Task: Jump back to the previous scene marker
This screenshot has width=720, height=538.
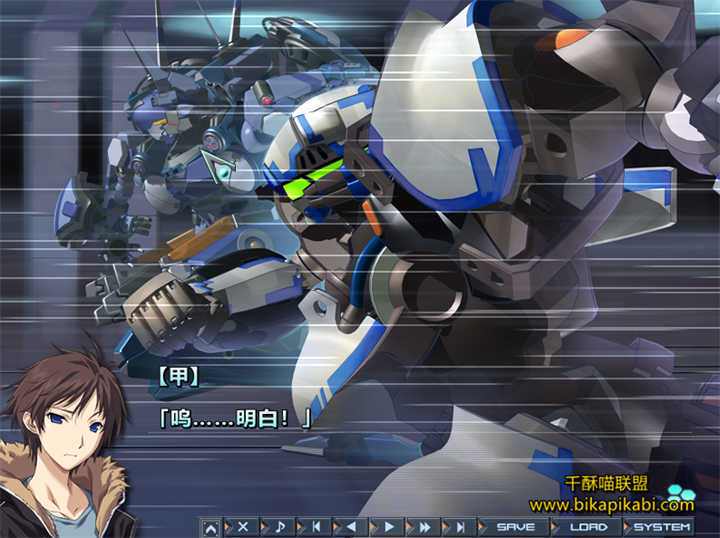Action: coord(316,526)
